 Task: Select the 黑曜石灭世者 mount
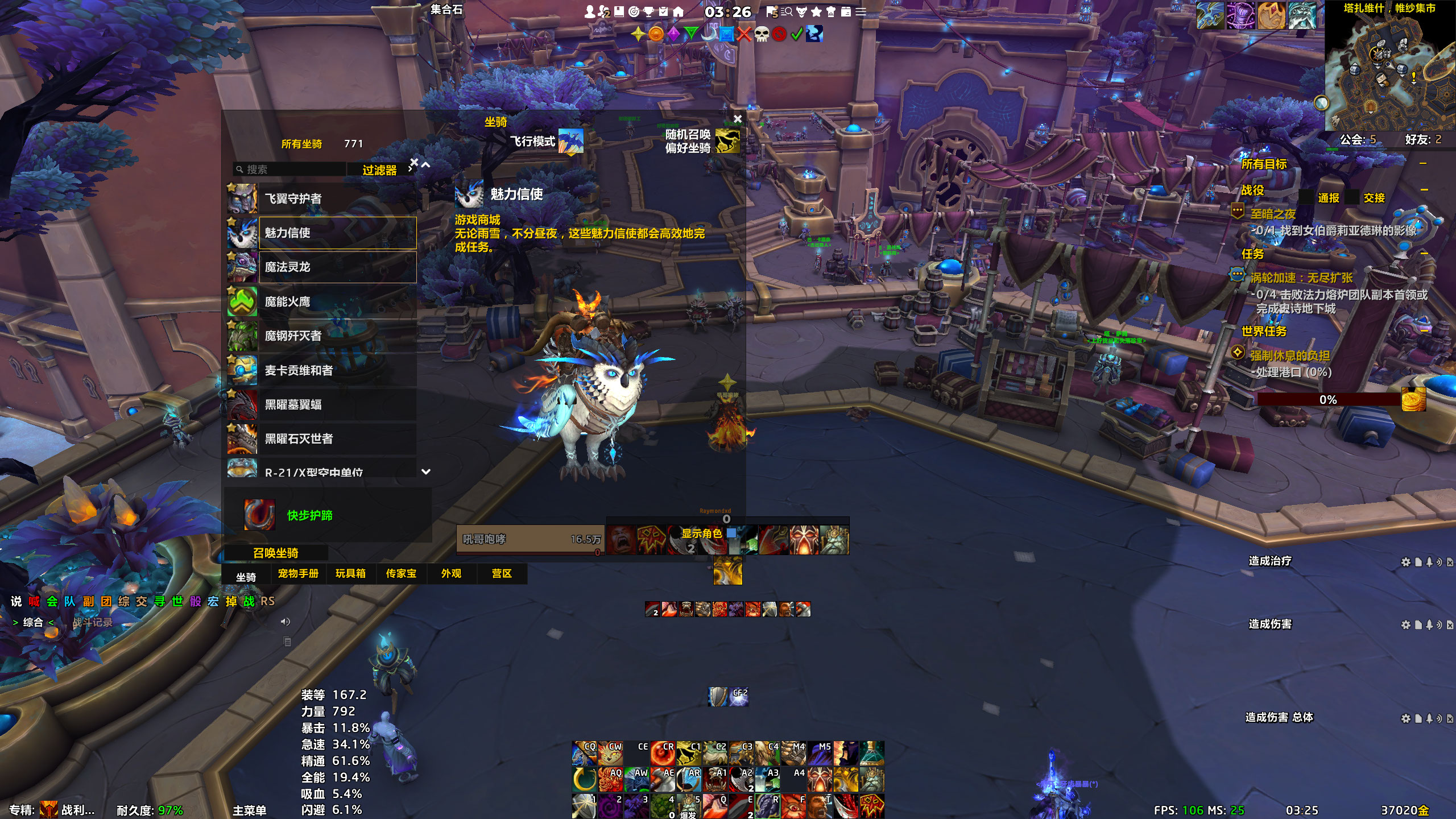[337, 439]
